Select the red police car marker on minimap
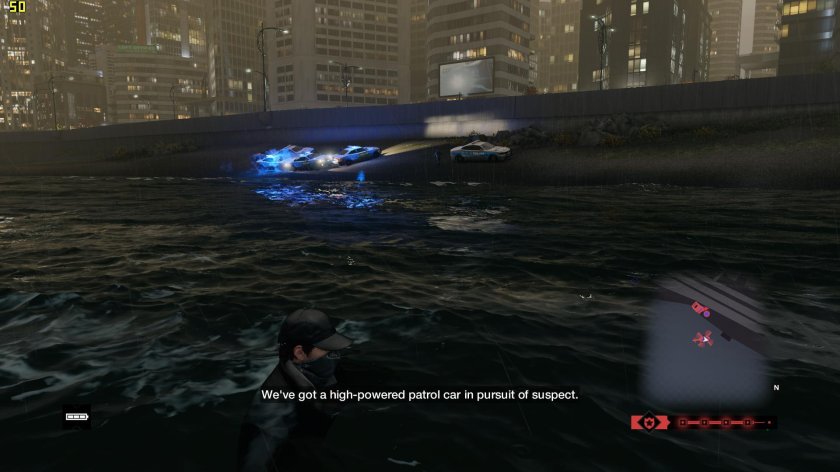840x472 pixels. (x=699, y=306)
